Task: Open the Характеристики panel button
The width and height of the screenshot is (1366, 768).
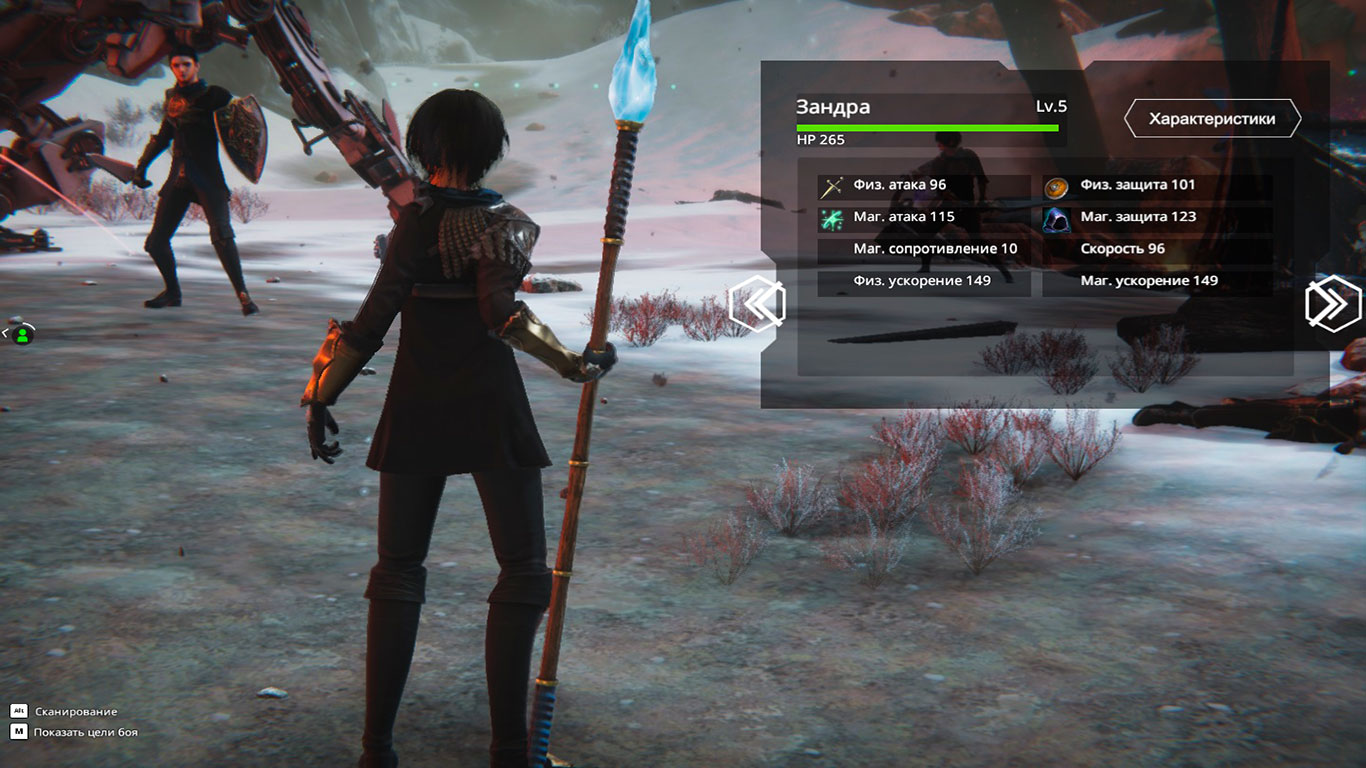Action: tap(1212, 119)
